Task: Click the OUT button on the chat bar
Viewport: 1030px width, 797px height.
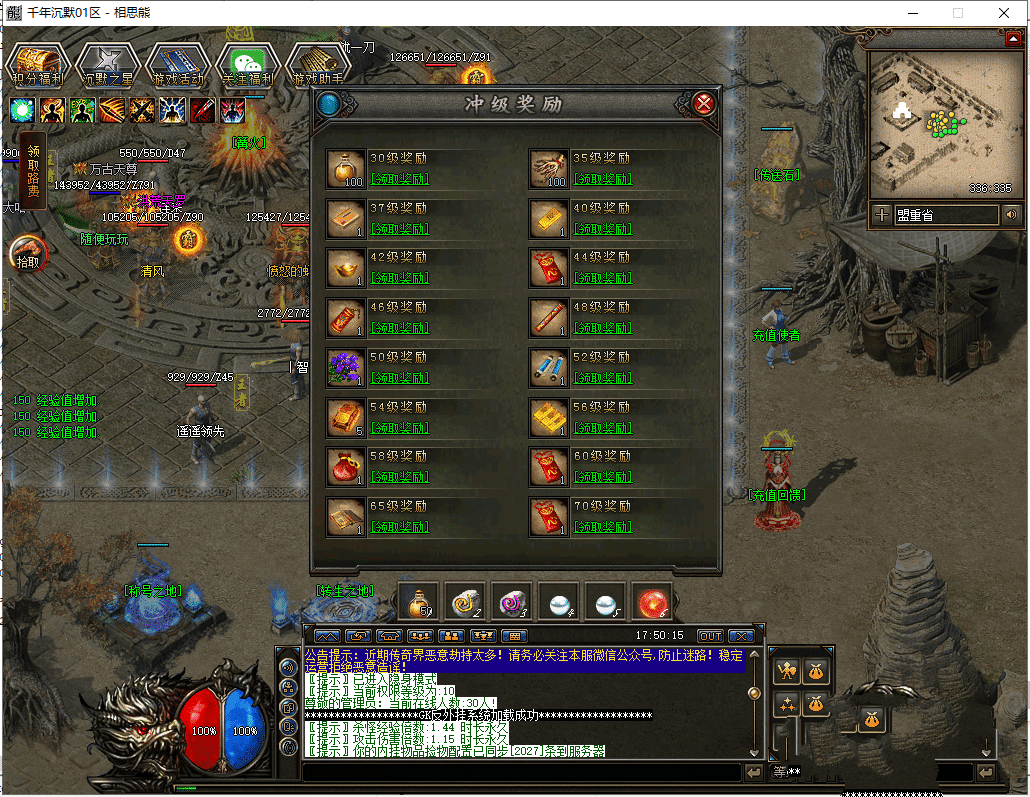Action: click(710, 636)
